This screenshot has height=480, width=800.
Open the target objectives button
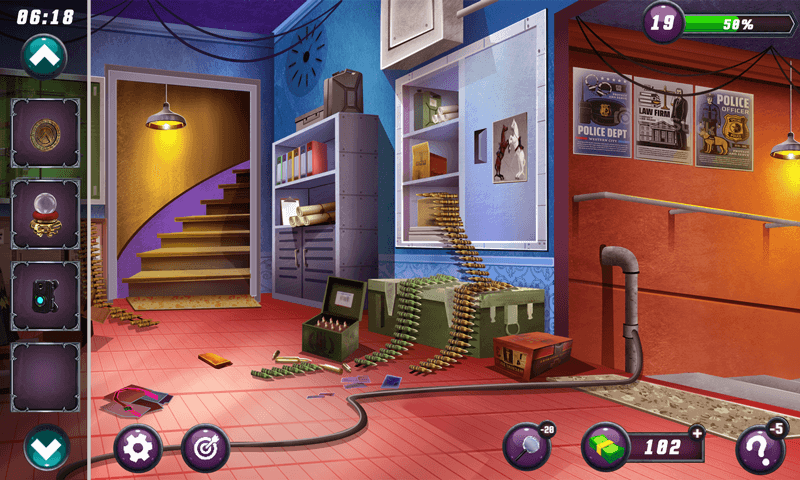tap(205, 449)
